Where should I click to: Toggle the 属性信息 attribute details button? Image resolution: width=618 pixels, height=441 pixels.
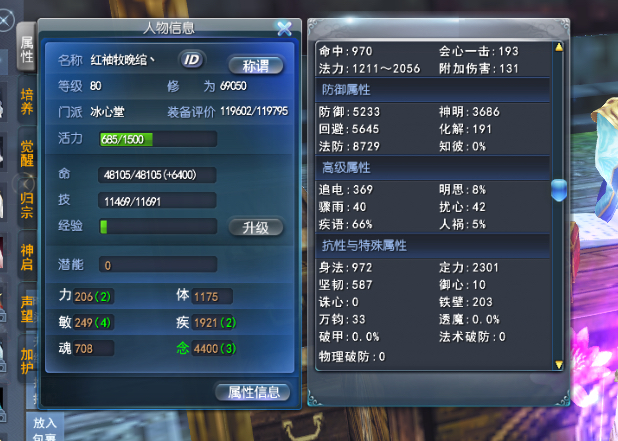pos(252,392)
